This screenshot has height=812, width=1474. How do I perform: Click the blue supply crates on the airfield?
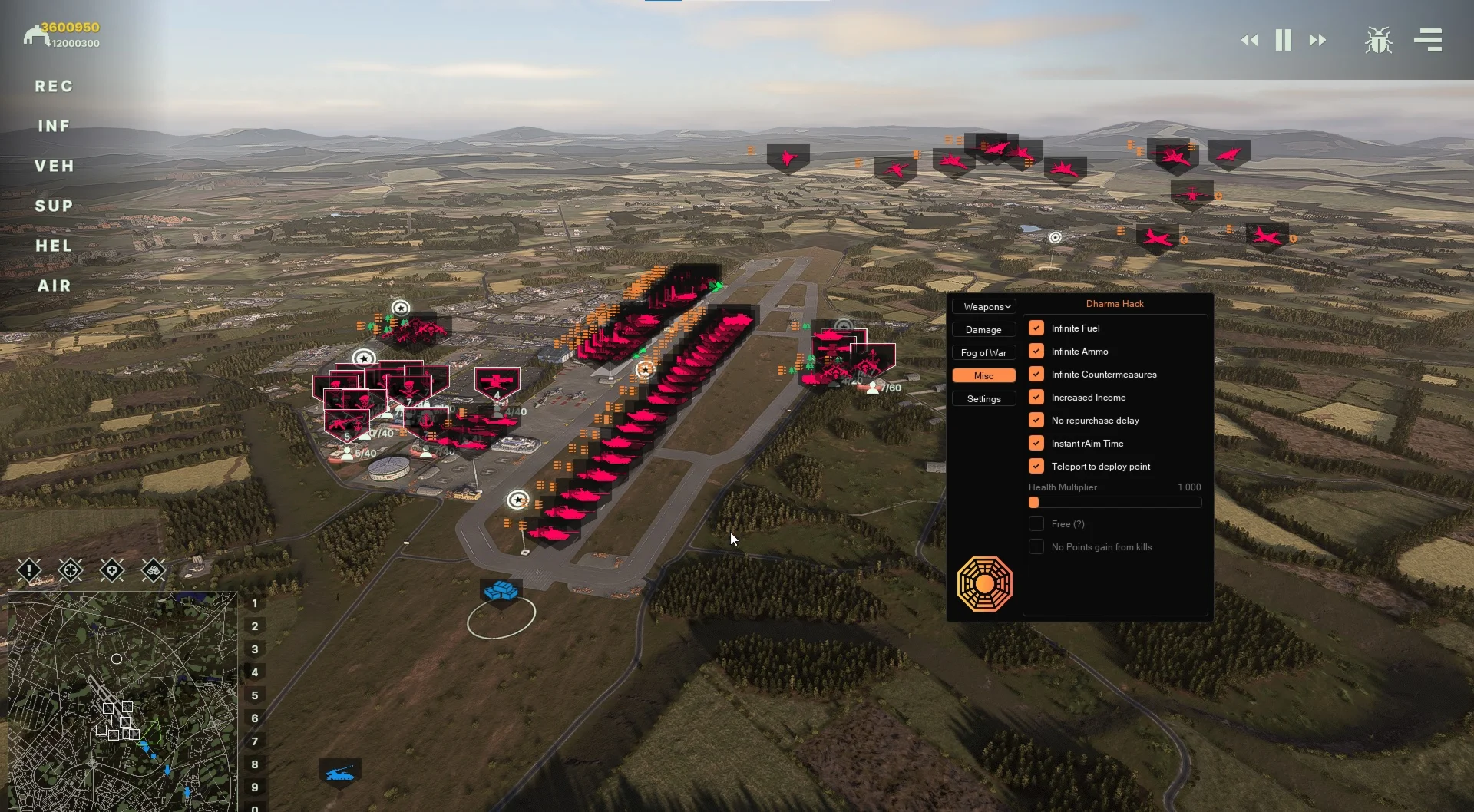coord(500,591)
